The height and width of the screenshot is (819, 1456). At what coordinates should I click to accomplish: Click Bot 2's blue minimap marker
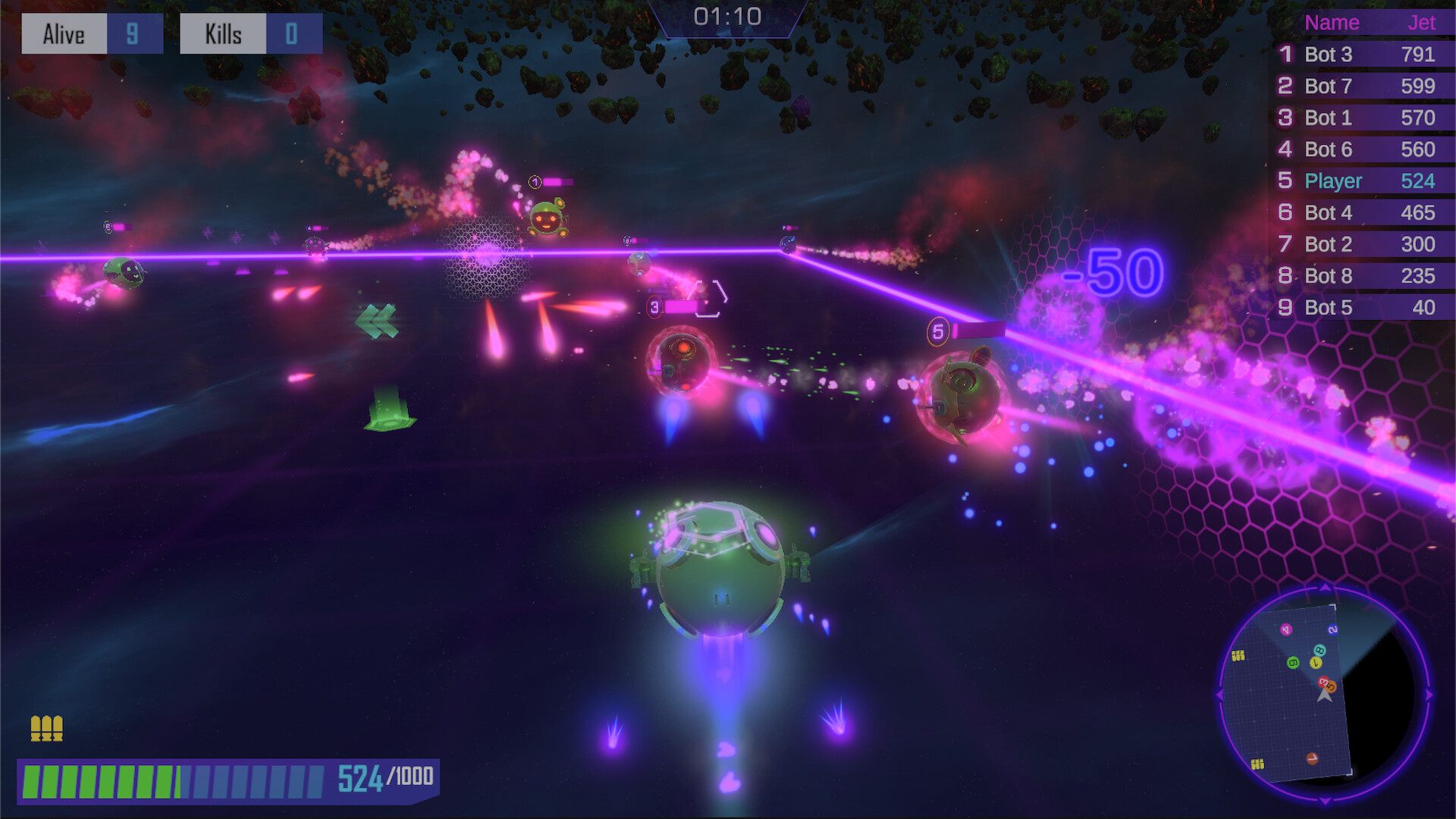coord(1333,629)
